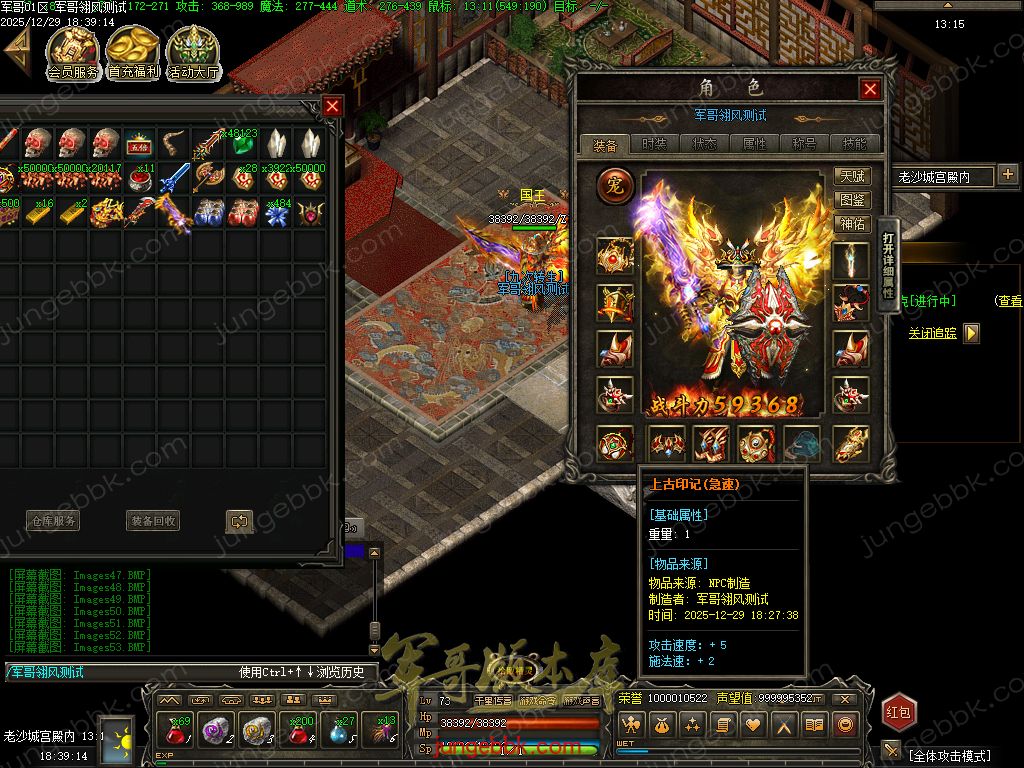Click 关闭追踪 to stop quest tracking

933,333
